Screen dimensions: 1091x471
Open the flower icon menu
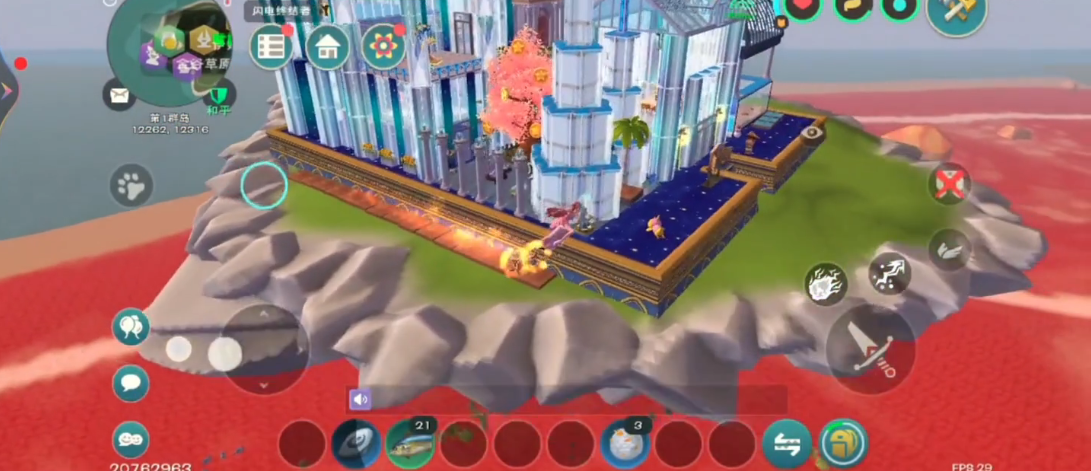pos(383,47)
